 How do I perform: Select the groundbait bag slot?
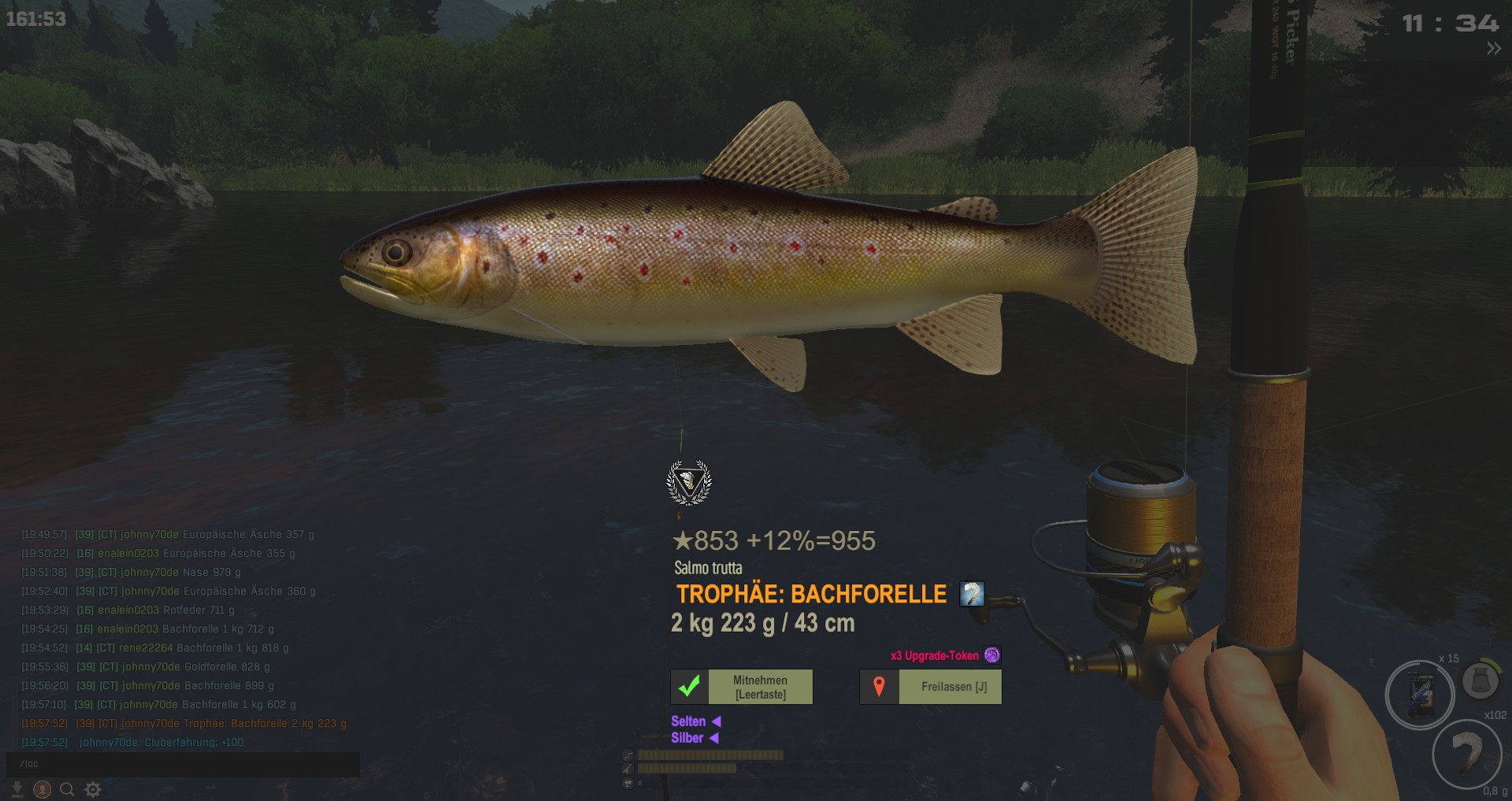tap(1420, 695)
